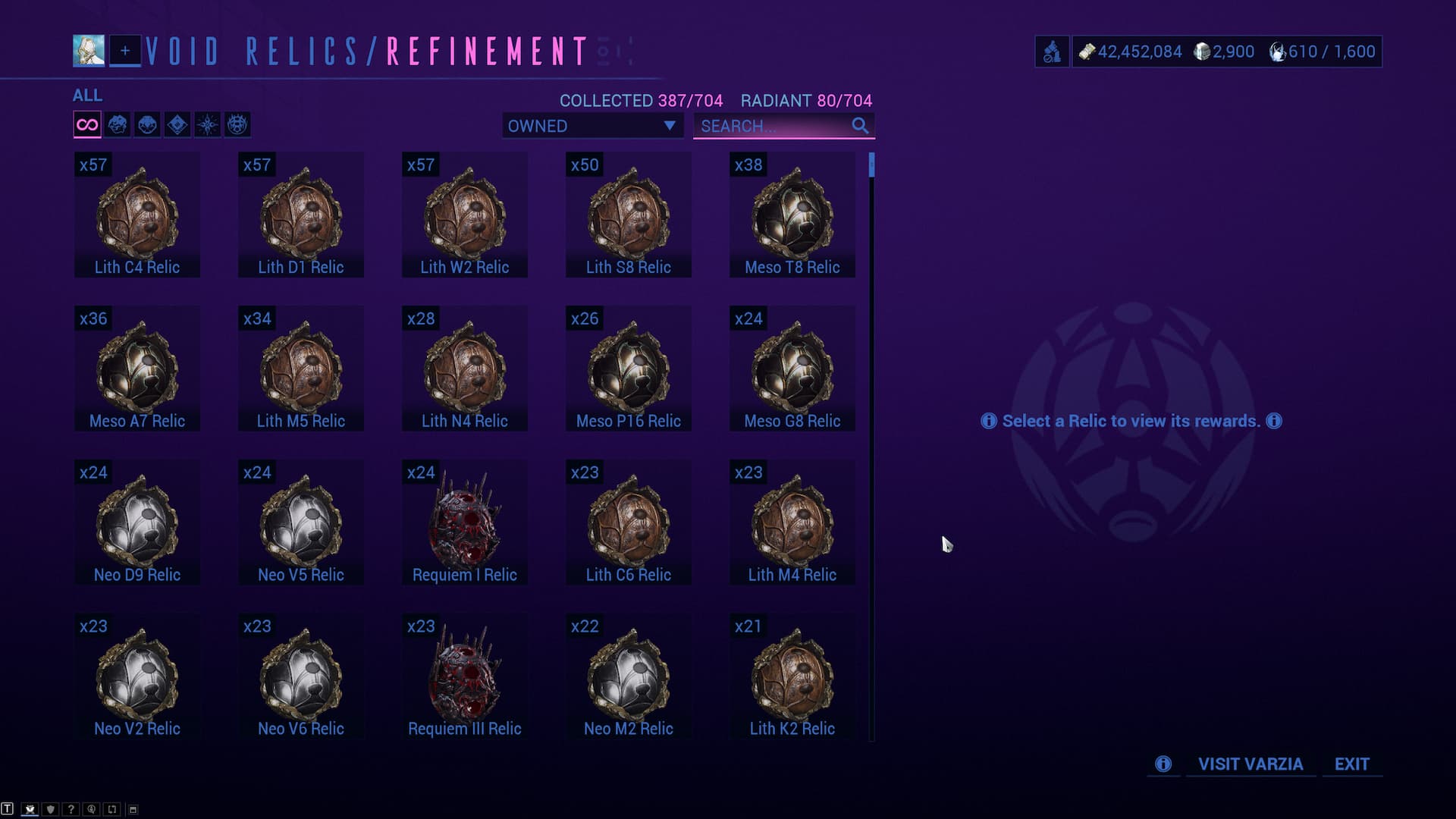Select the Neo D9 Relic tile
Viewport: 1456px width, 819px height.
click(137, 523)
